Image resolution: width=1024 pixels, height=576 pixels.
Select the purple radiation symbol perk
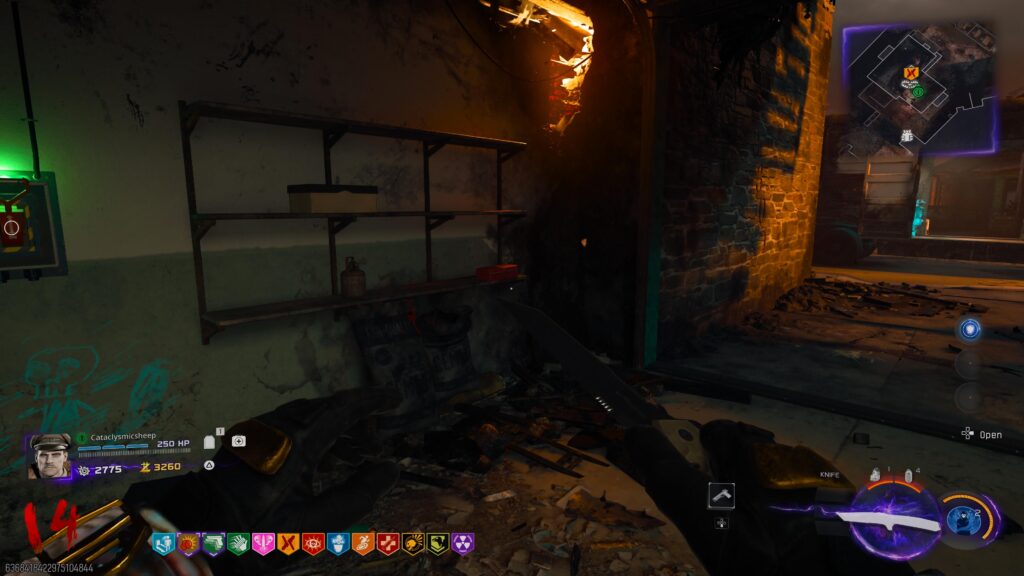(x=463, y=543)
